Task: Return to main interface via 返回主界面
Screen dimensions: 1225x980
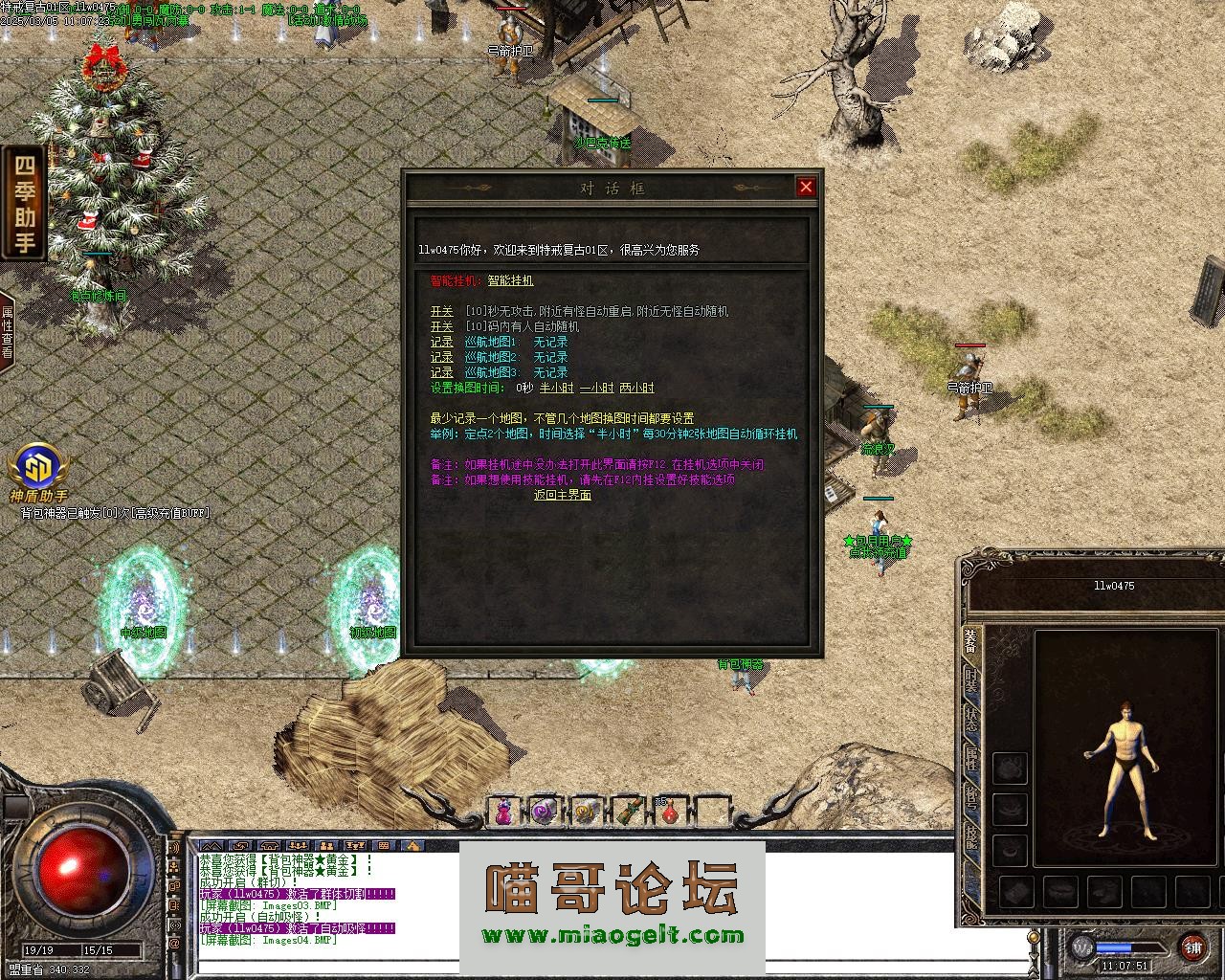Action: (562, 496)
